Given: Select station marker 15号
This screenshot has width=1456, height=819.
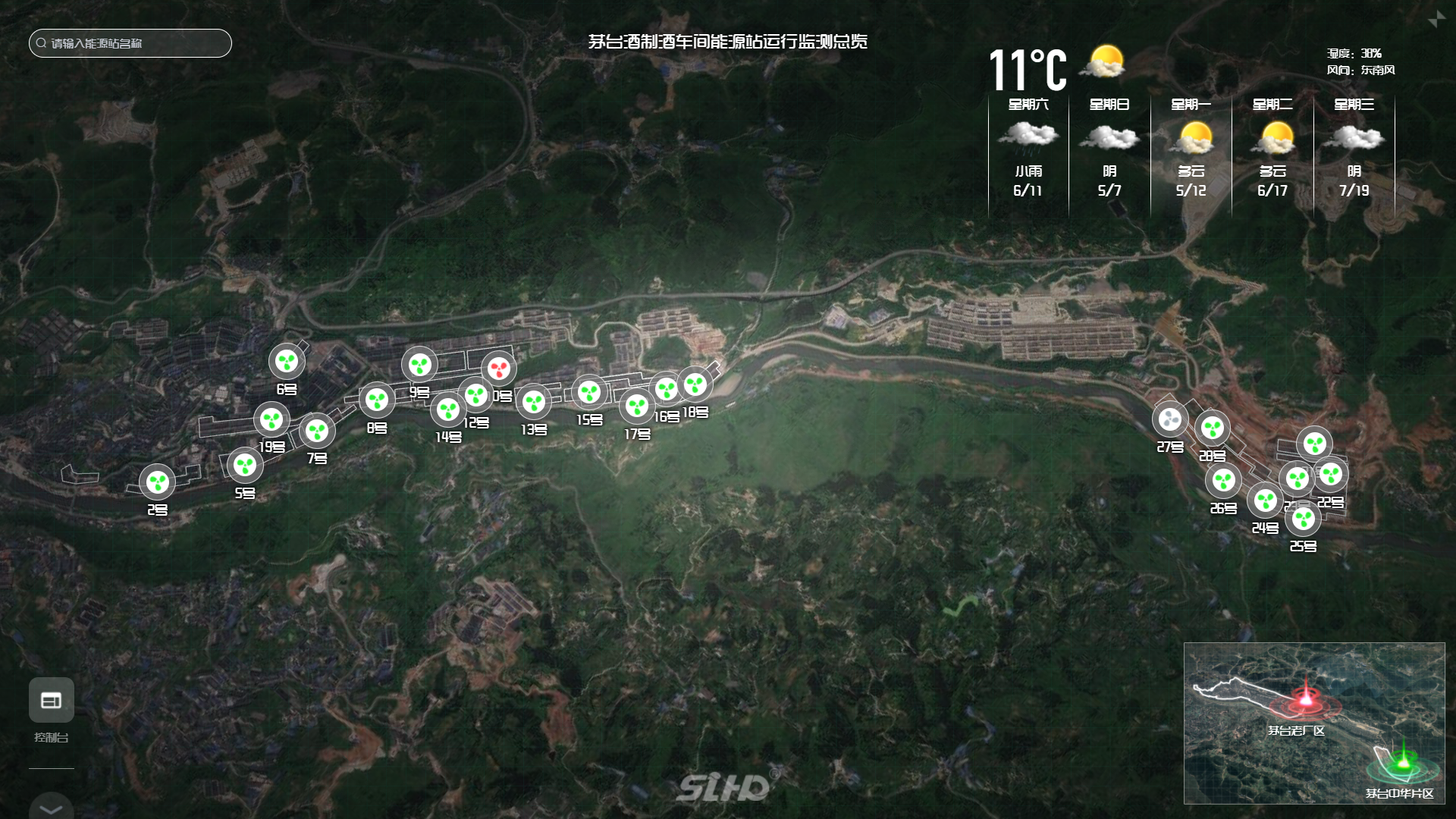Looking at the screenshot, I should [x=589, y=392].
